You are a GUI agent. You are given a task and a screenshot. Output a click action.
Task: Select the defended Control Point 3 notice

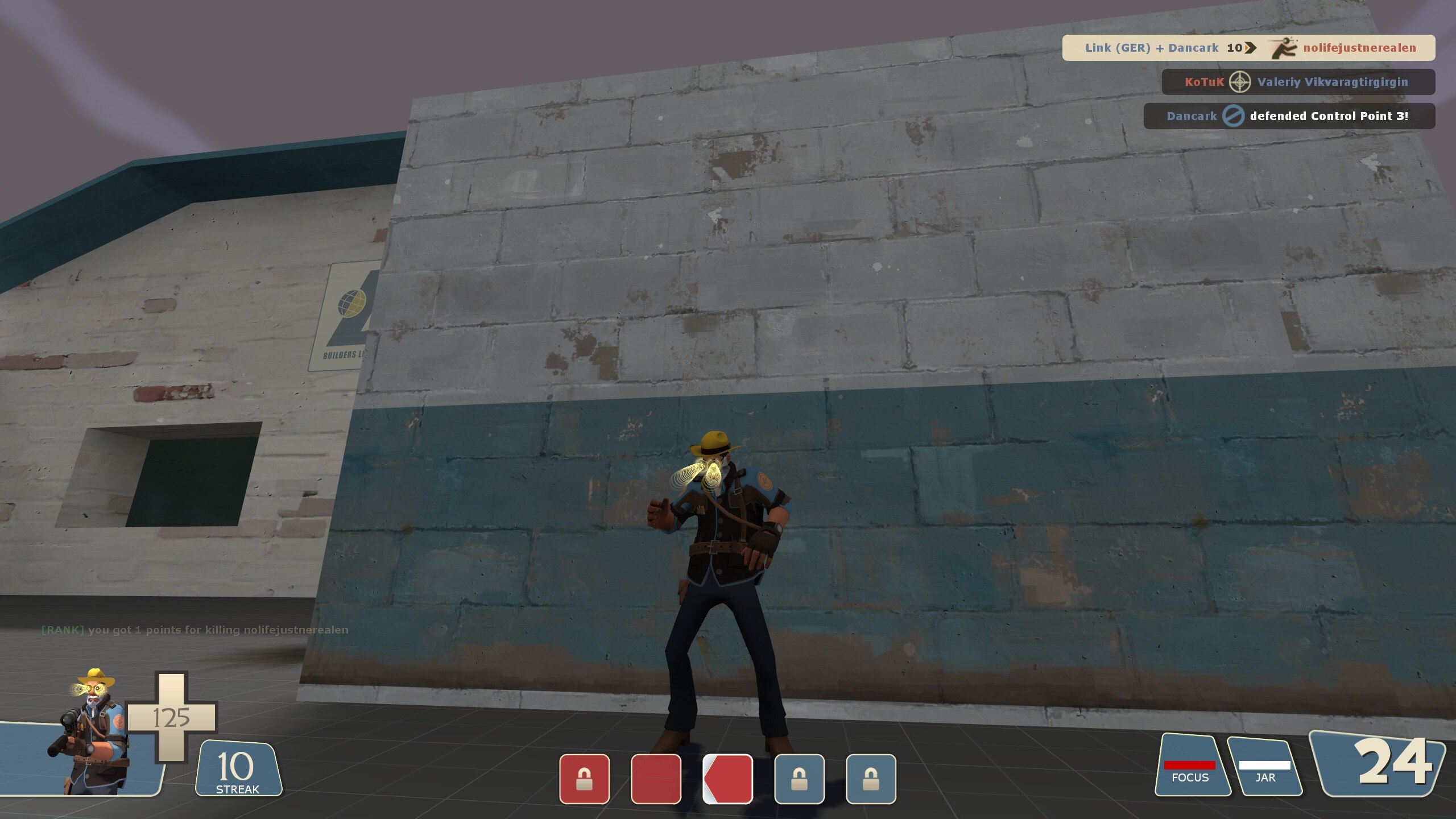pyautogui.click(x=1289, y=116)
